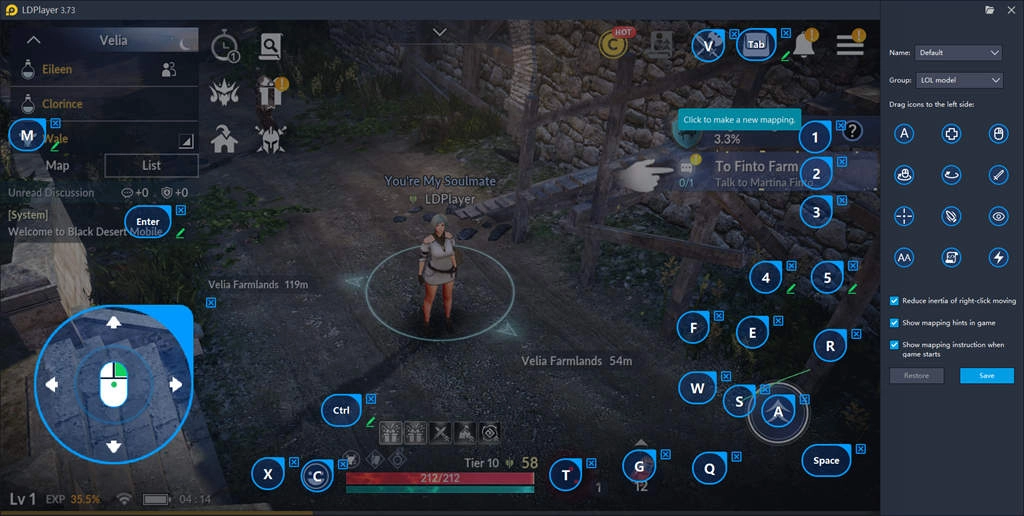This screenshot has width=1024, height=516.
Task: Open the horned helmet icon
Action: point(270,139)
